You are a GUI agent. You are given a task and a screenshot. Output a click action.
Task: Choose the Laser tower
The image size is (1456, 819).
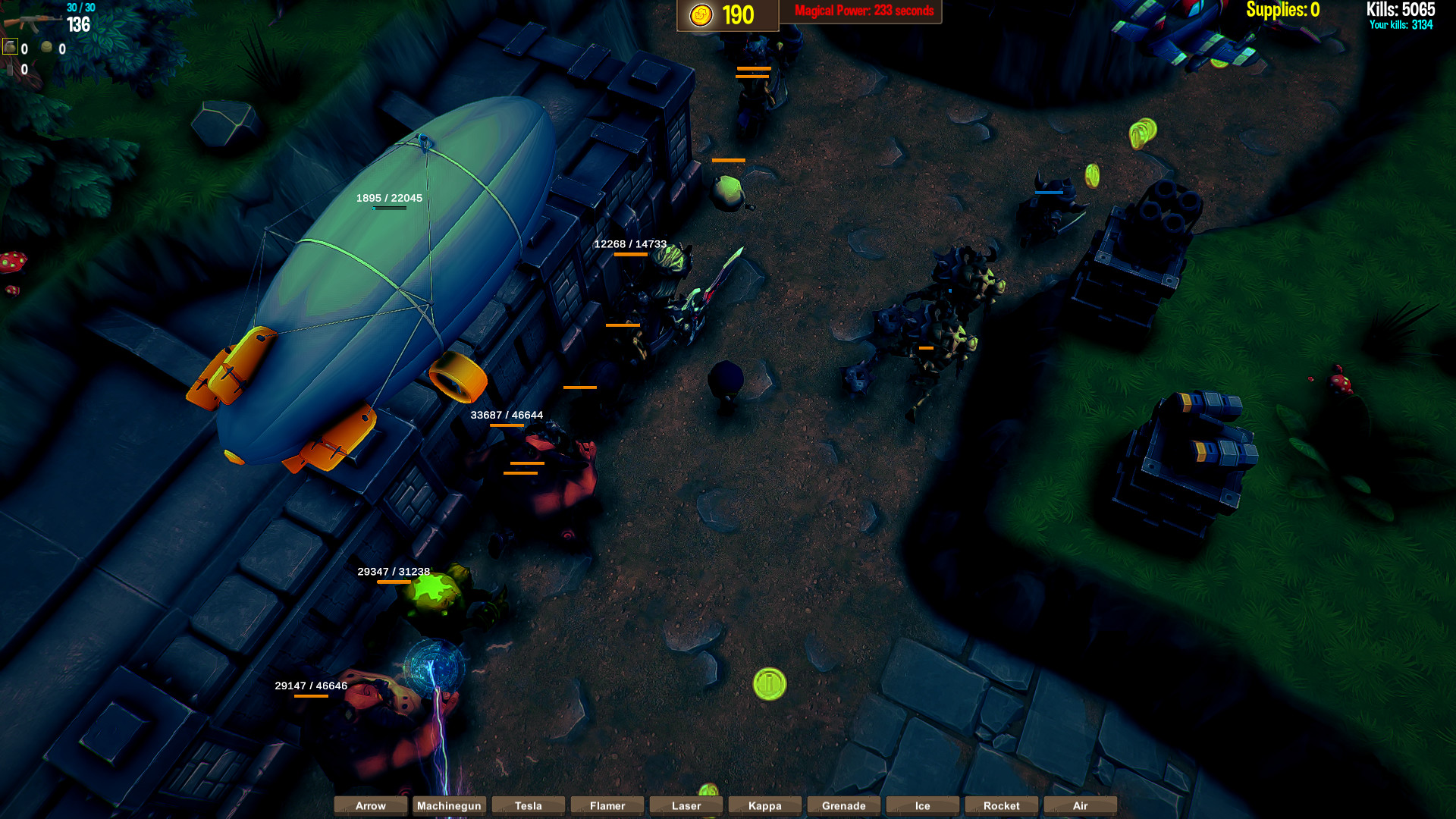tap(686, 805)
